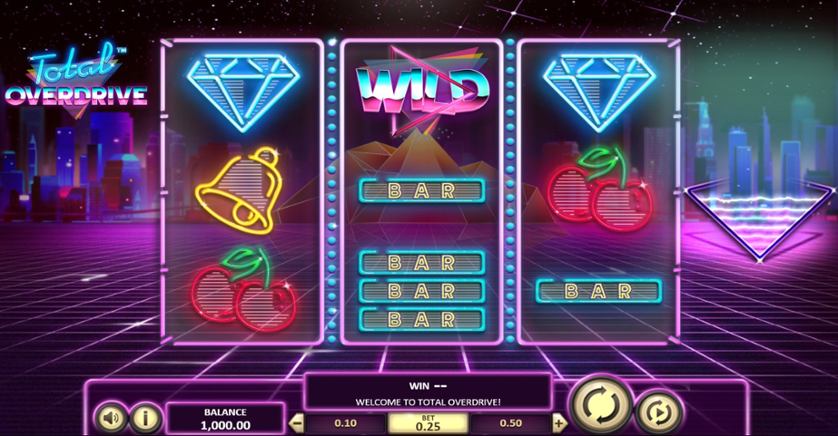Decrease the bet with the minus button
Image resolution: width=838 pixels, height=436 pixels.
[296, 424]
